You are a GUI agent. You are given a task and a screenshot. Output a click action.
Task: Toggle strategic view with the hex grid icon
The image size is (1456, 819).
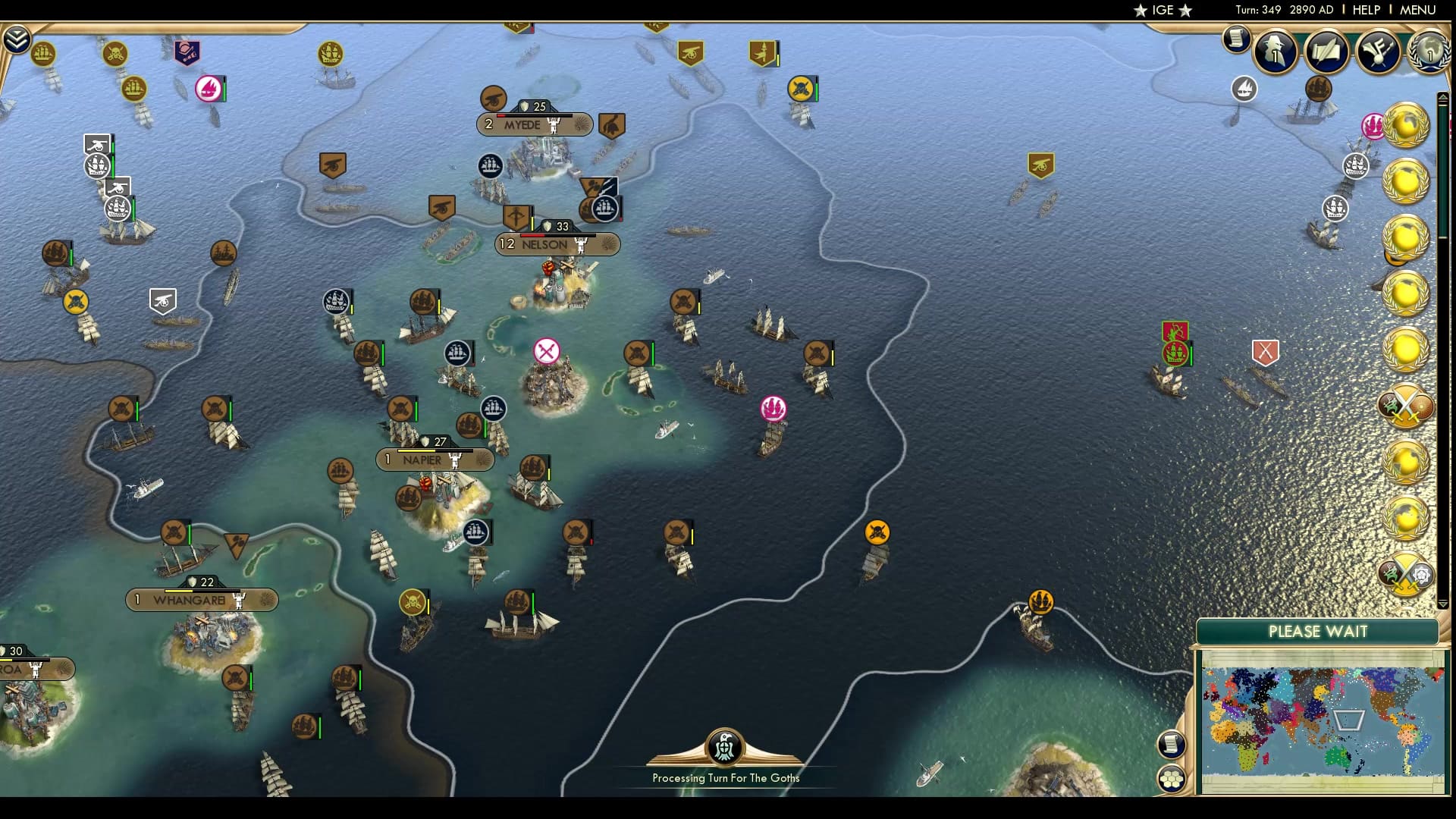[1172, 776]
